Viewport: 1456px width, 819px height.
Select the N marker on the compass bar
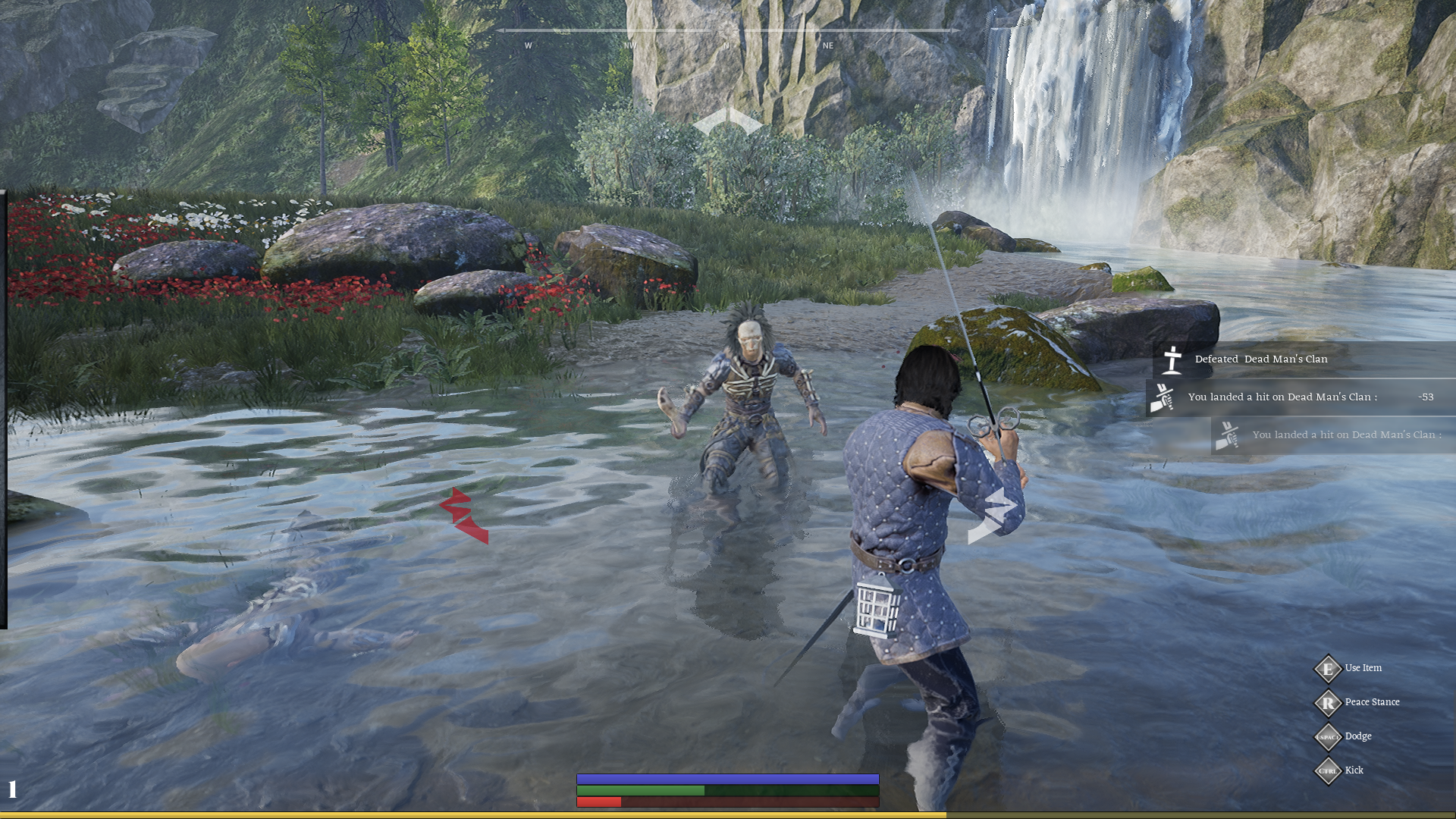[726, 45]
